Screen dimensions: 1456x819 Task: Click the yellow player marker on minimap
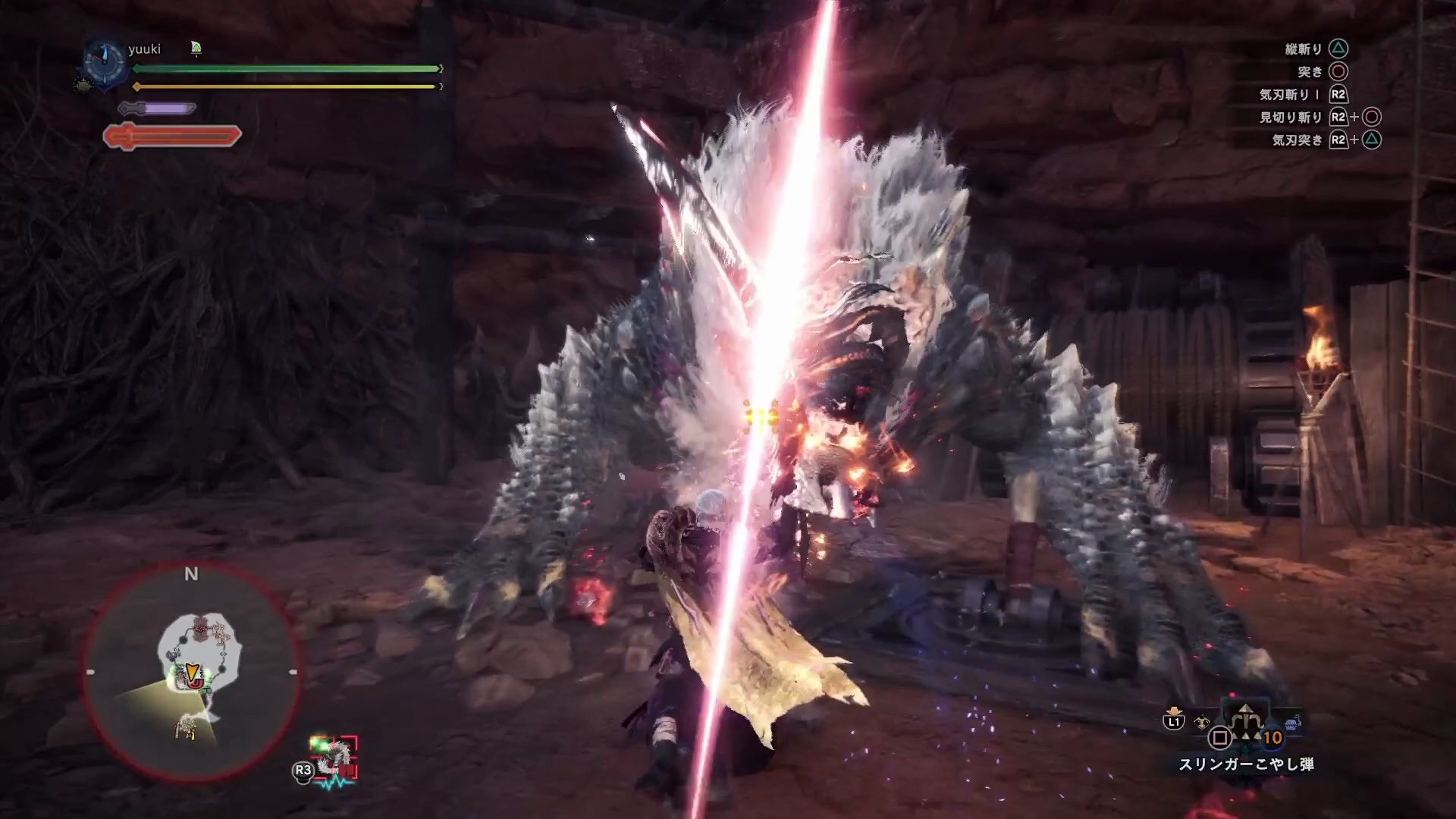coord(193,672)
